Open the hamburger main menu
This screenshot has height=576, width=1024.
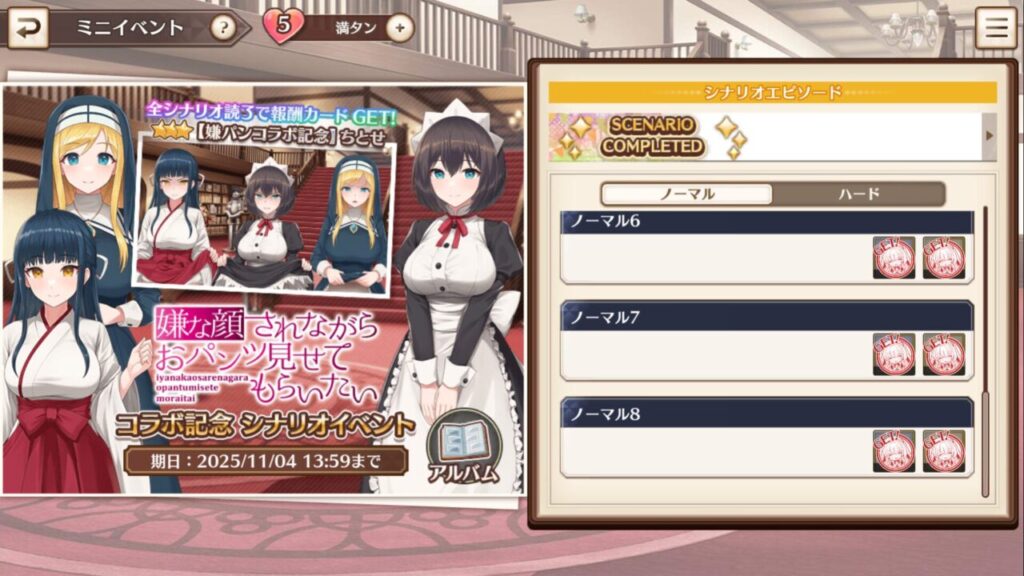pyautogui.click(x=995, y=28)
